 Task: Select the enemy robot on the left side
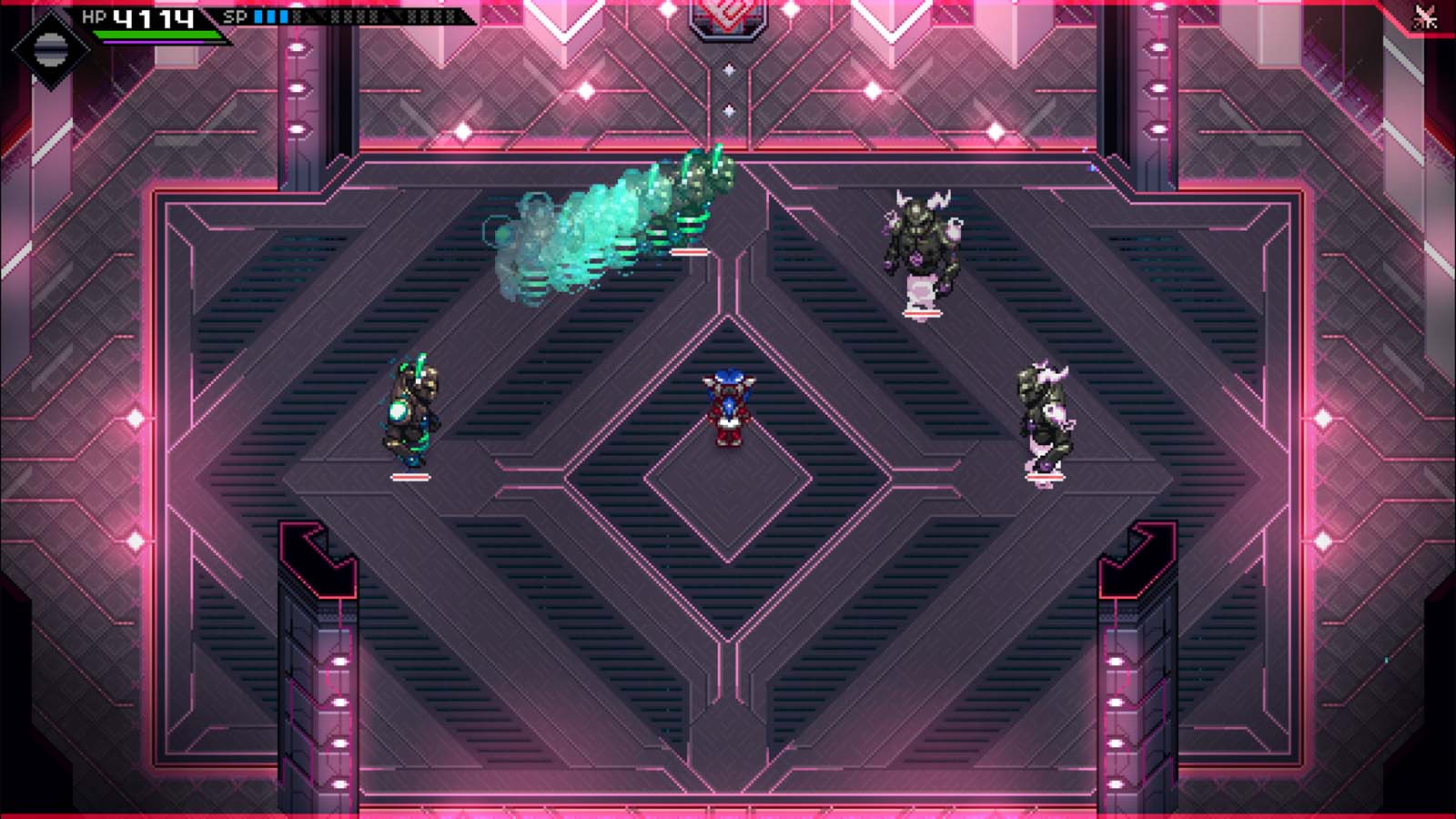click(411, 409)
